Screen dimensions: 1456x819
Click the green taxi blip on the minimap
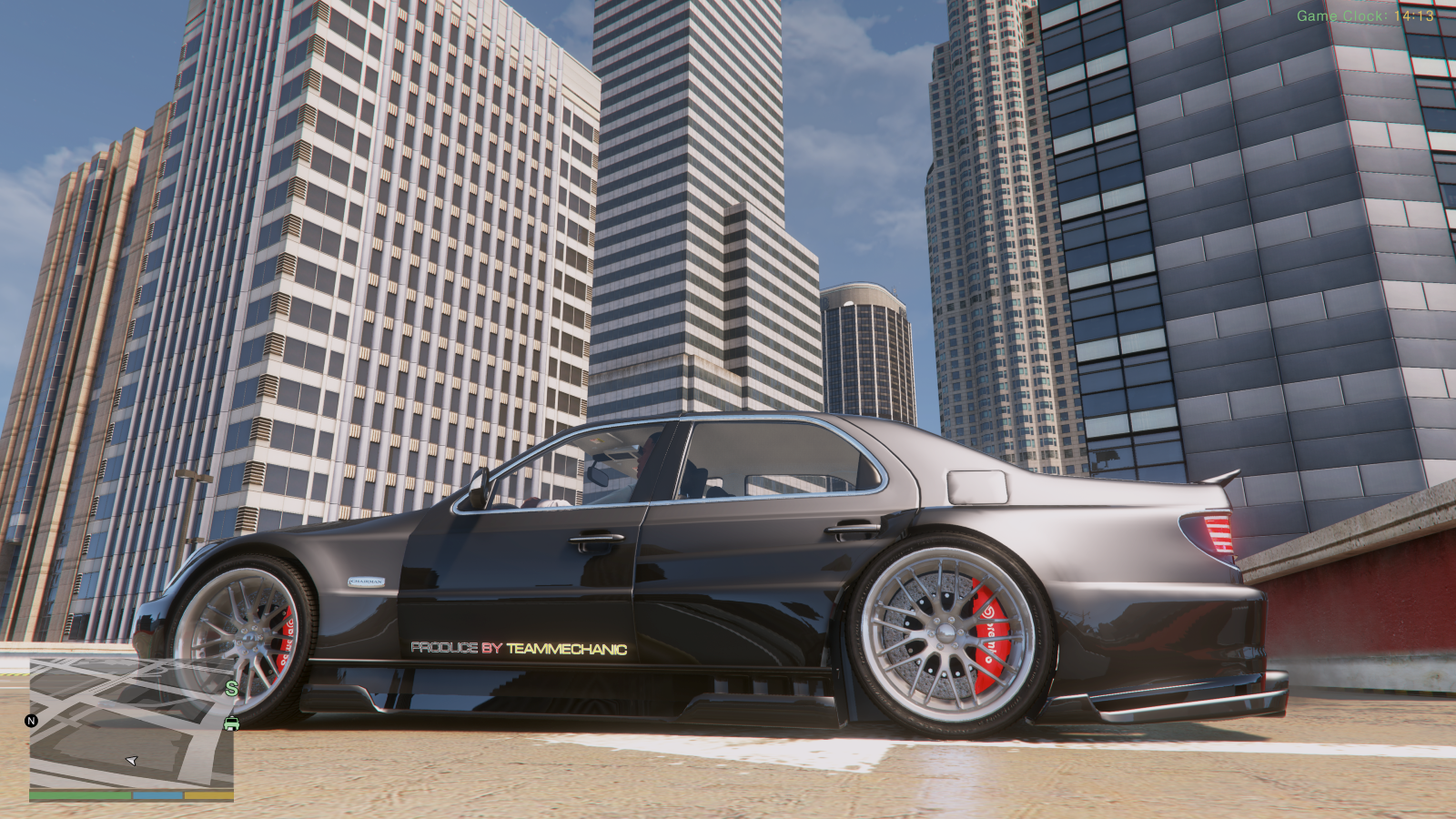pyautogui.click(x=231, y=723)
